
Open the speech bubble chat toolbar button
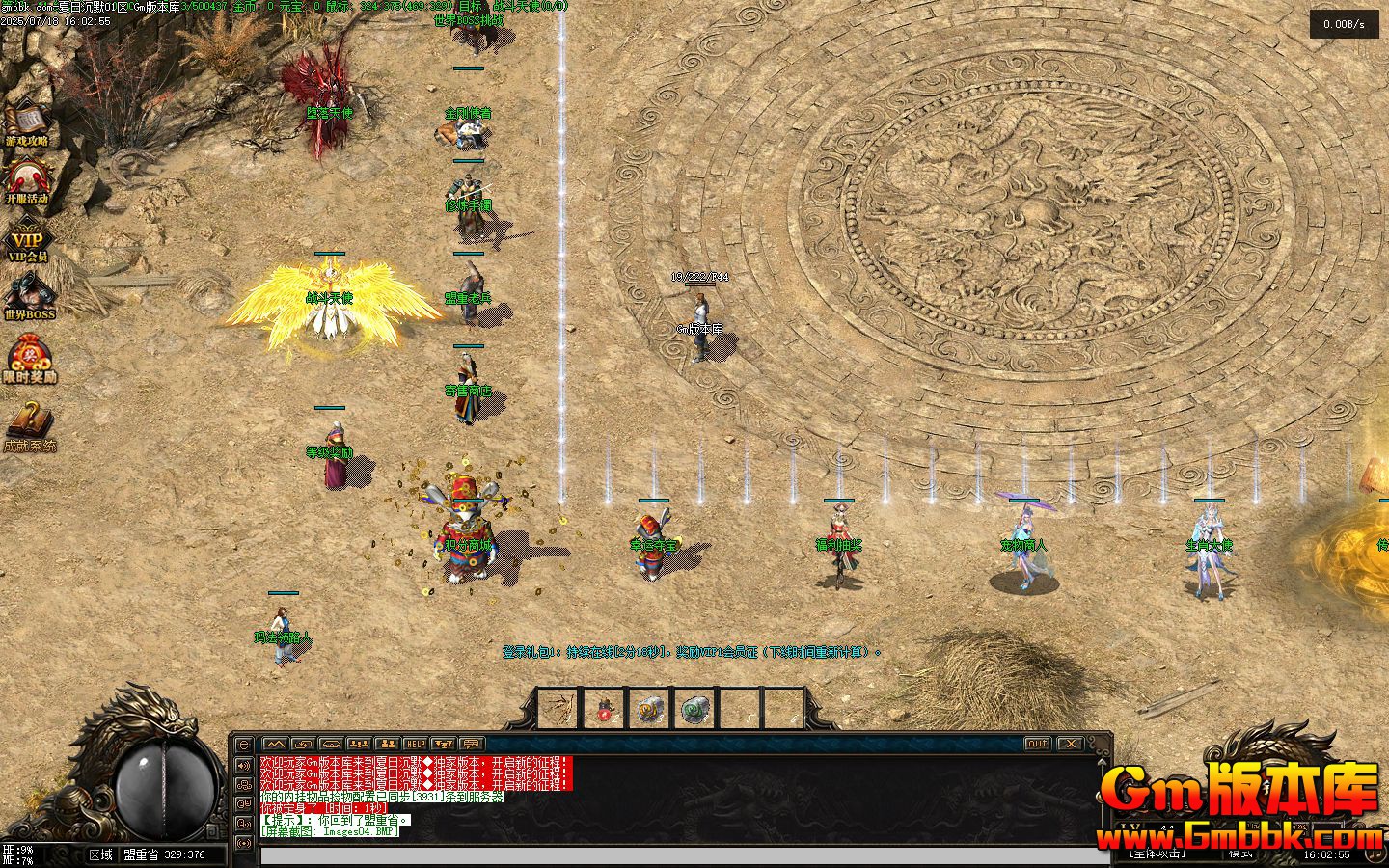471,745
